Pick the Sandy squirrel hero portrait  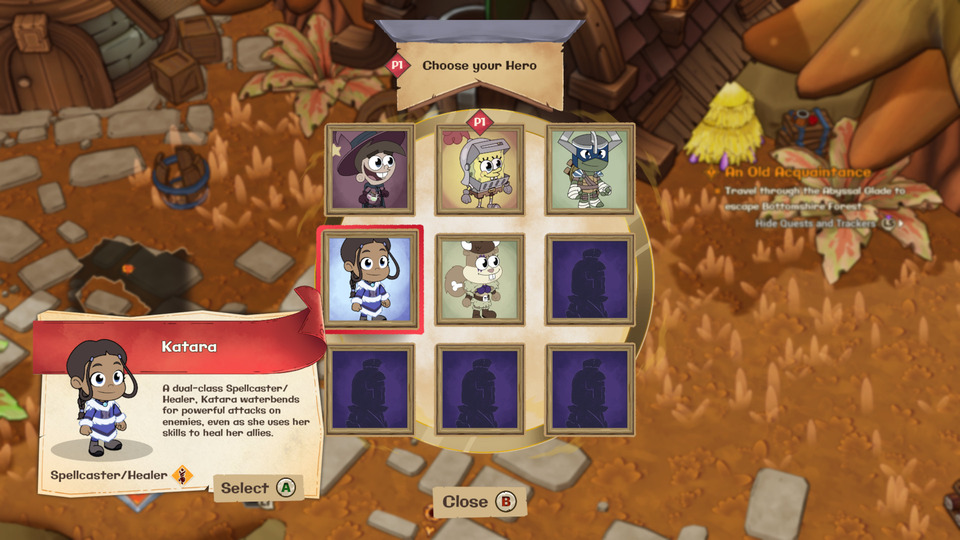(480, 279)
